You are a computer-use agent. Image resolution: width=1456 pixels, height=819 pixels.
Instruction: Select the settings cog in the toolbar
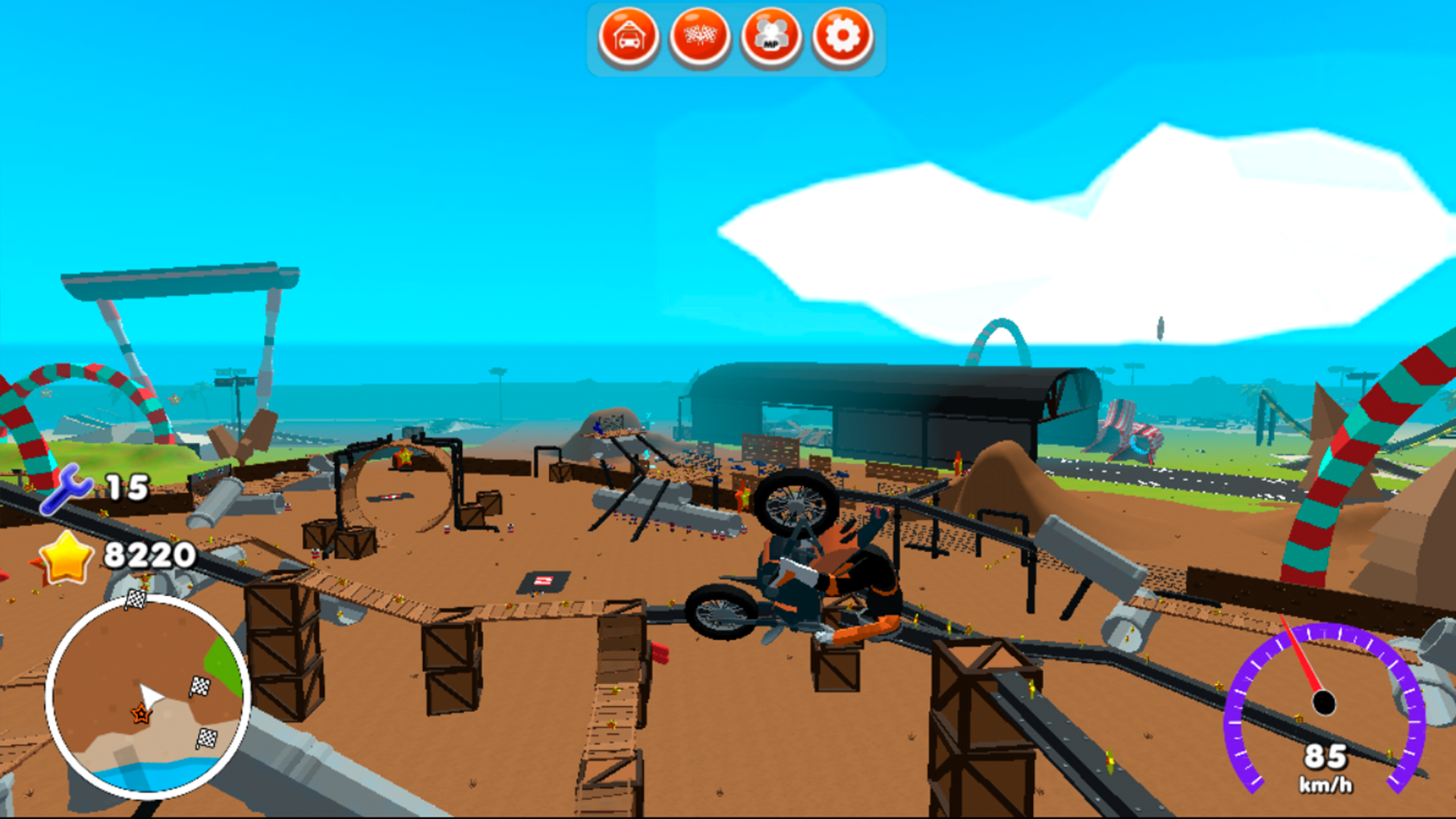[x=841, y=33]
